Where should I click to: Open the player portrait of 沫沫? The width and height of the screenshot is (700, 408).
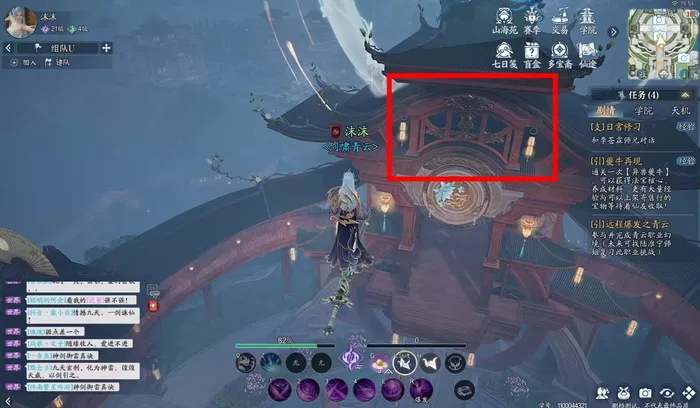pos(21,19)
